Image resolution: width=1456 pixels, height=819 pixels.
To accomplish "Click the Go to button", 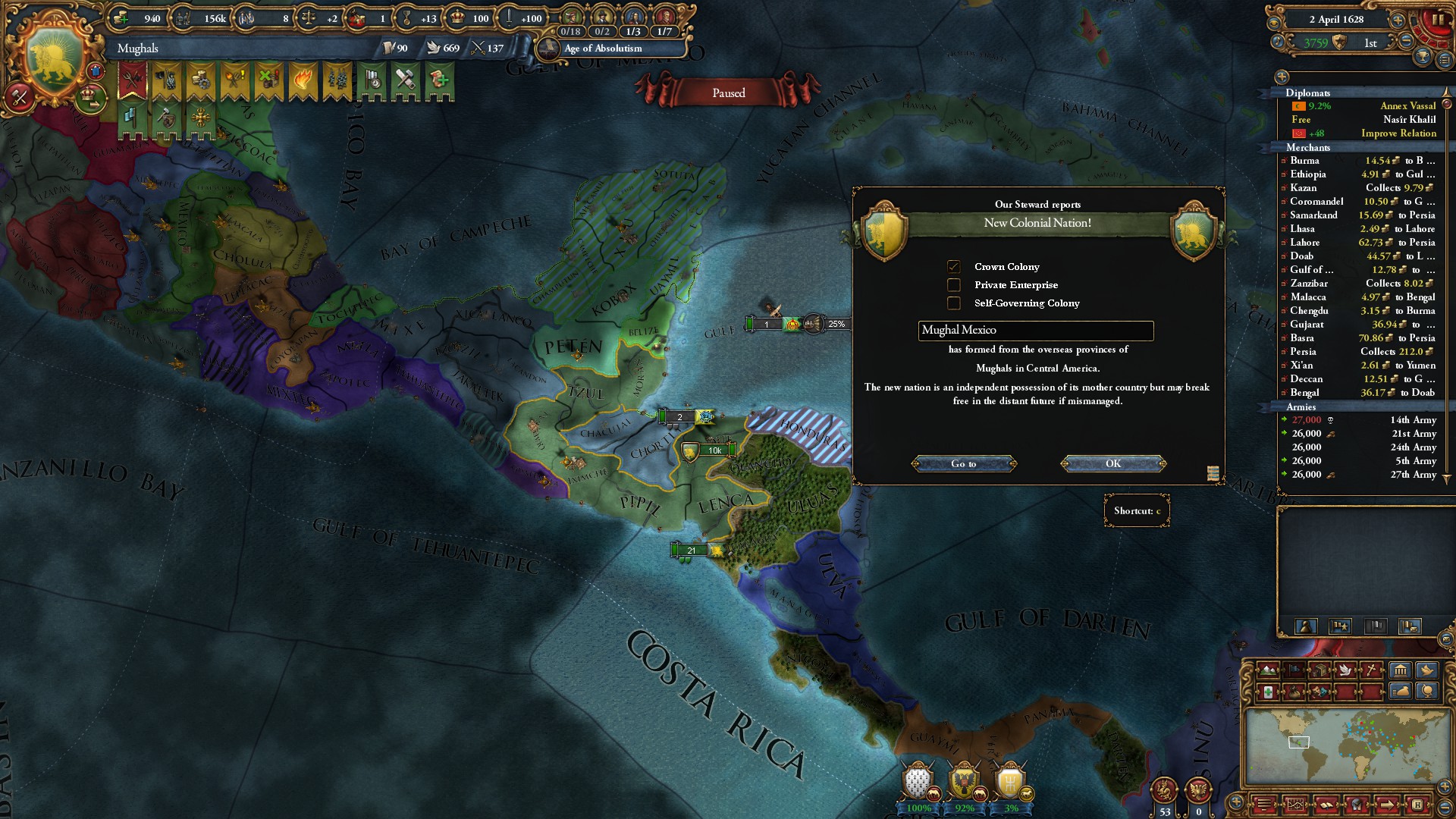I will point(963,463).
